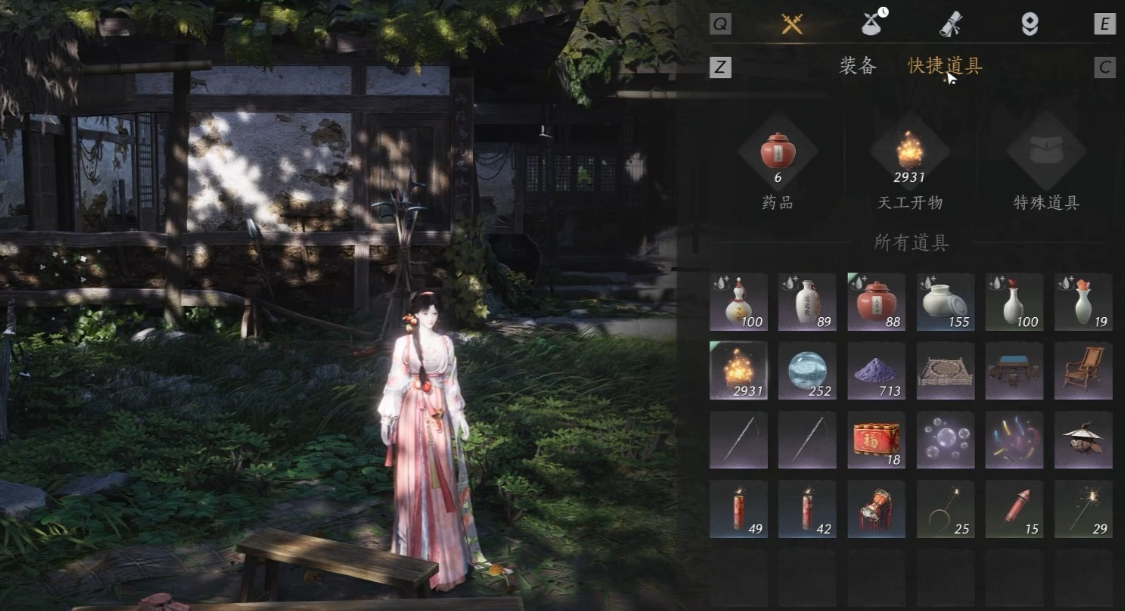The height and width of the screenshot is (611, 1125).
Task: Select the soap bubbles item
Action: pyautogui.click(x=946, y=440)
